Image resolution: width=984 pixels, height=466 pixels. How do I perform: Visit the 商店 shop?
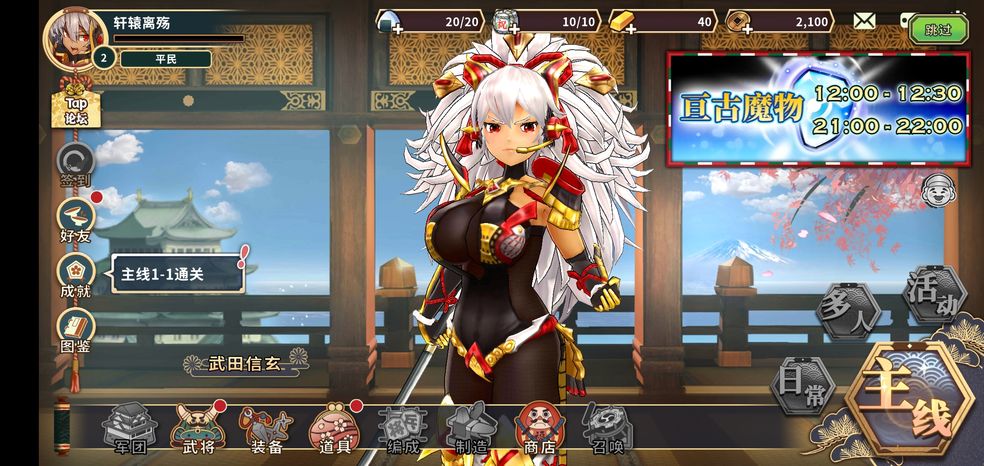click(539, 428)
